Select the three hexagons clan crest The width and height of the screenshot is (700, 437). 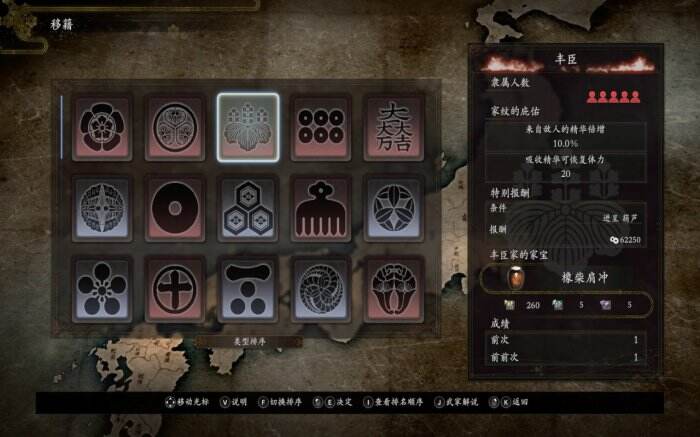pos(249,208)
